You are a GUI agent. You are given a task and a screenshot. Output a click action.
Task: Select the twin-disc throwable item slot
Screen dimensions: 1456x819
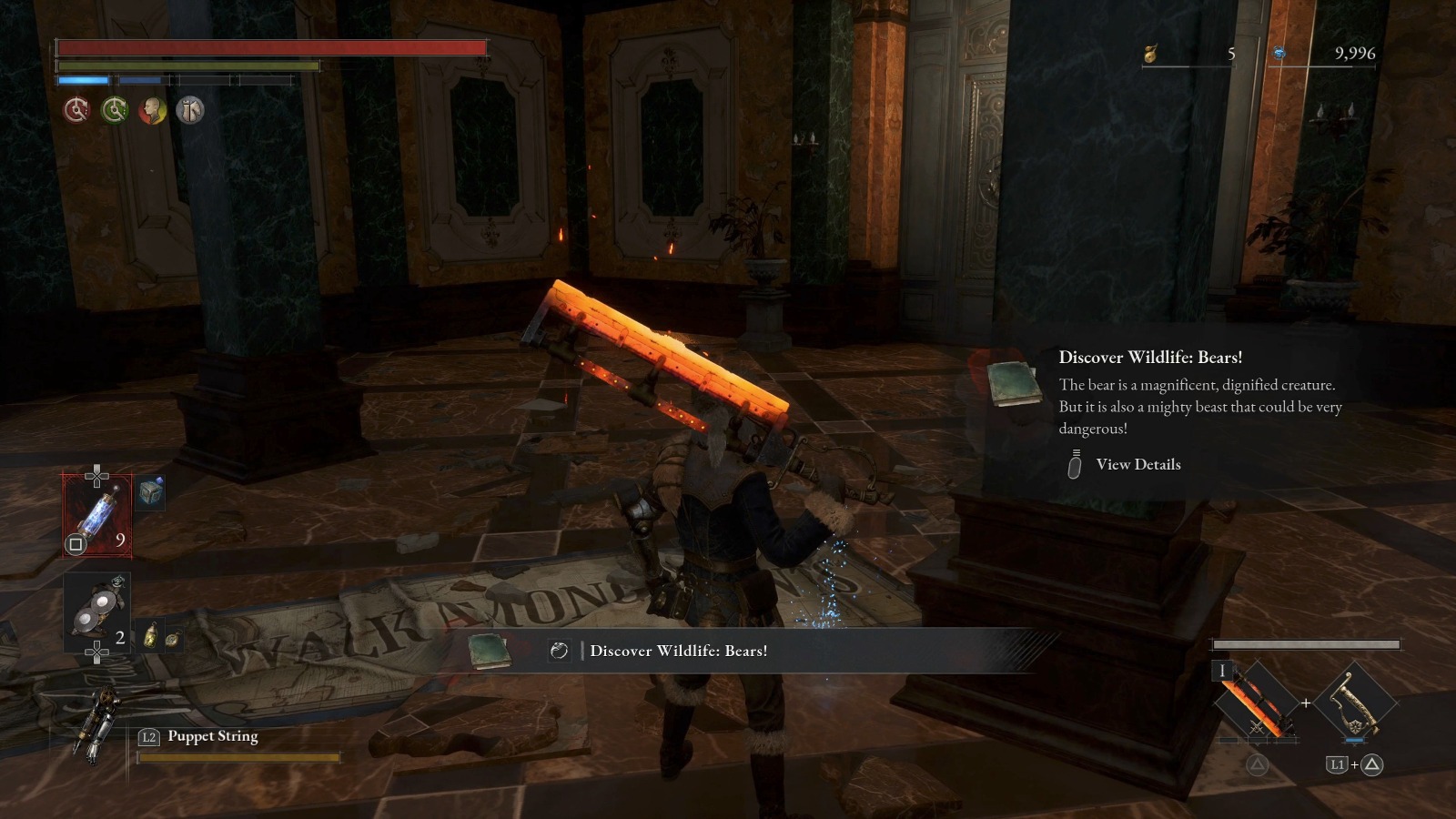point(96,612)
